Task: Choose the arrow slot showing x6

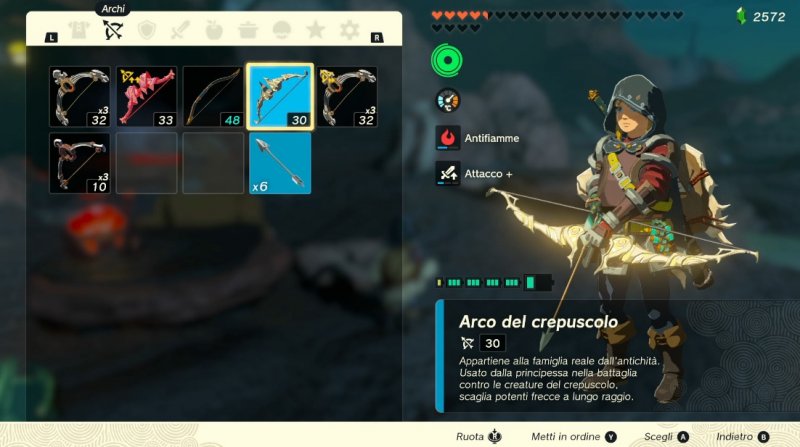Action: click(281, 163)
